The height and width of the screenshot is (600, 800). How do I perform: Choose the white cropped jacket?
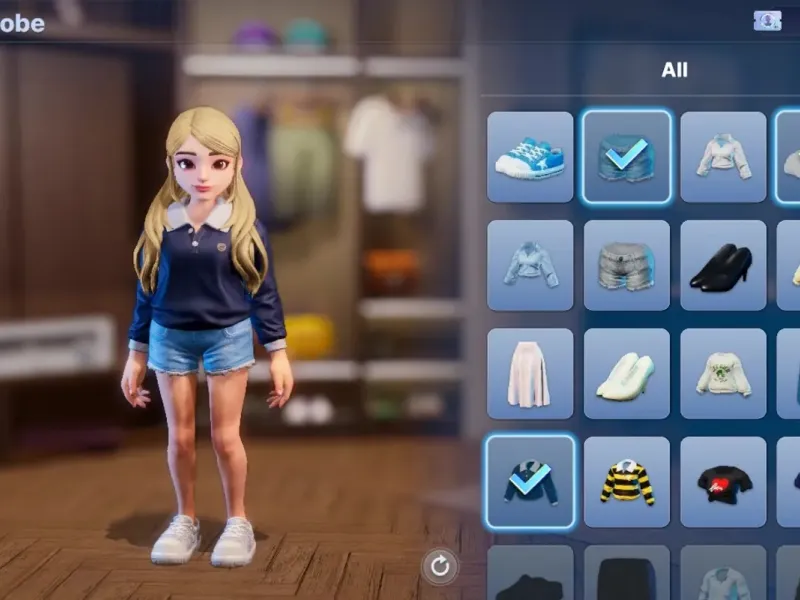click(x=723, y=157)
